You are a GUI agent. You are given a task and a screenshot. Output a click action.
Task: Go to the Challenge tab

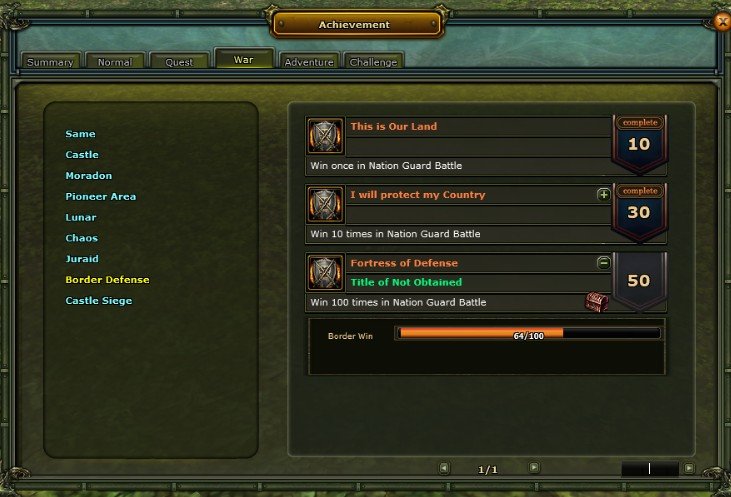[x=373, y=62]
